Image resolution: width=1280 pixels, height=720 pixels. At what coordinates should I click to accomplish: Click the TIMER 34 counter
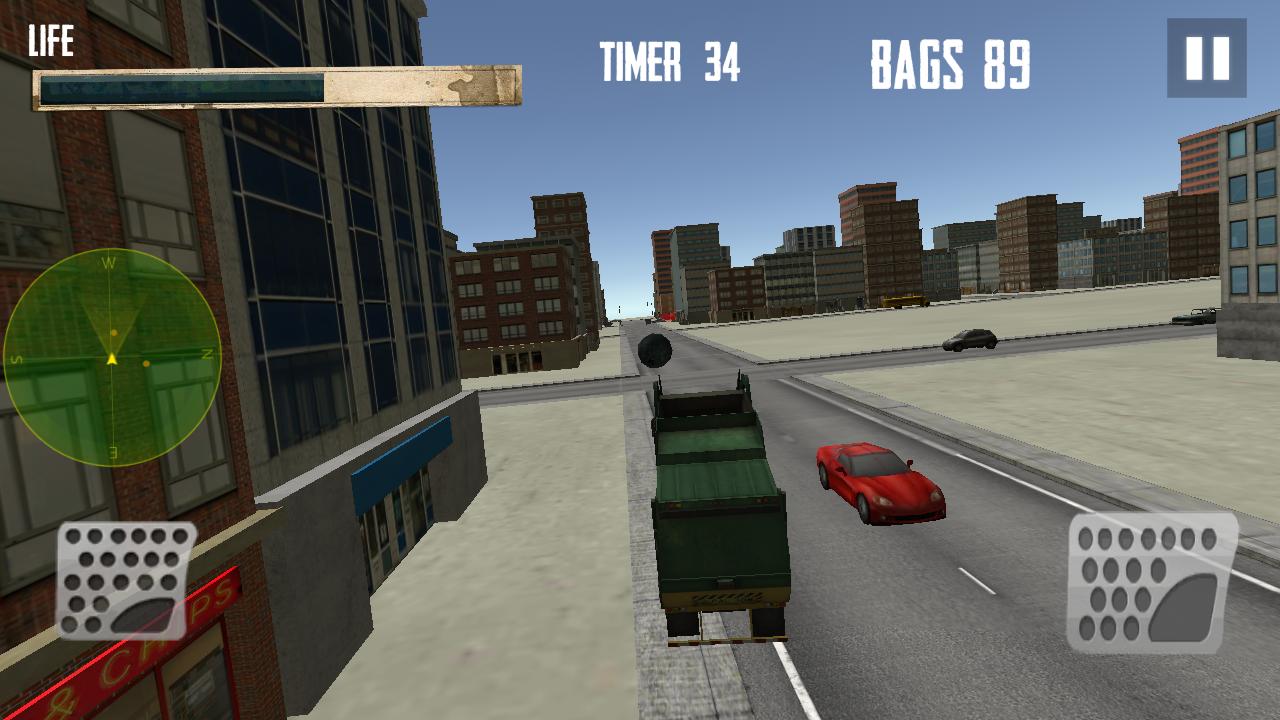668,60
